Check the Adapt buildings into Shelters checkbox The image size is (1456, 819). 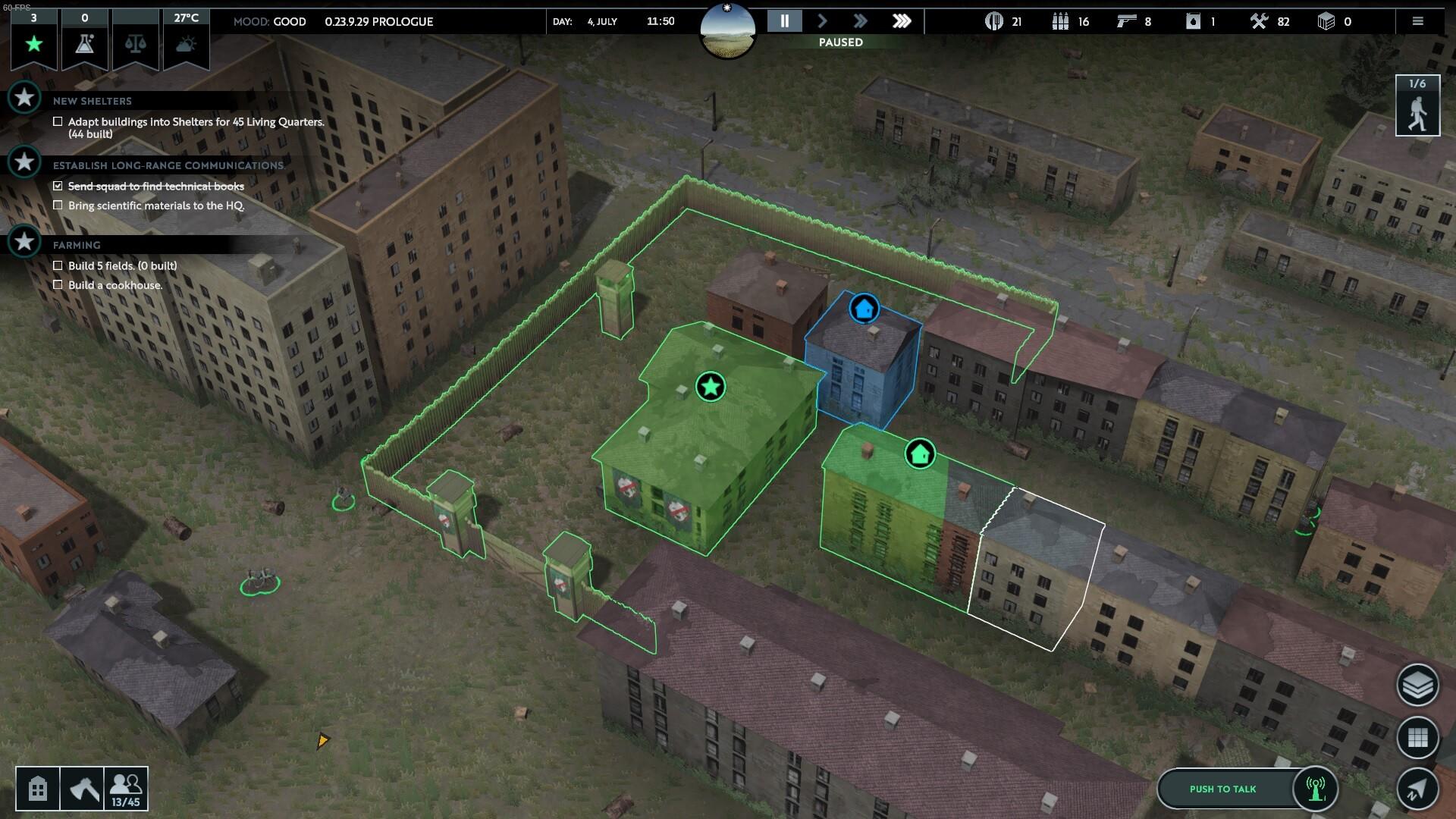(x=58, y=121)
